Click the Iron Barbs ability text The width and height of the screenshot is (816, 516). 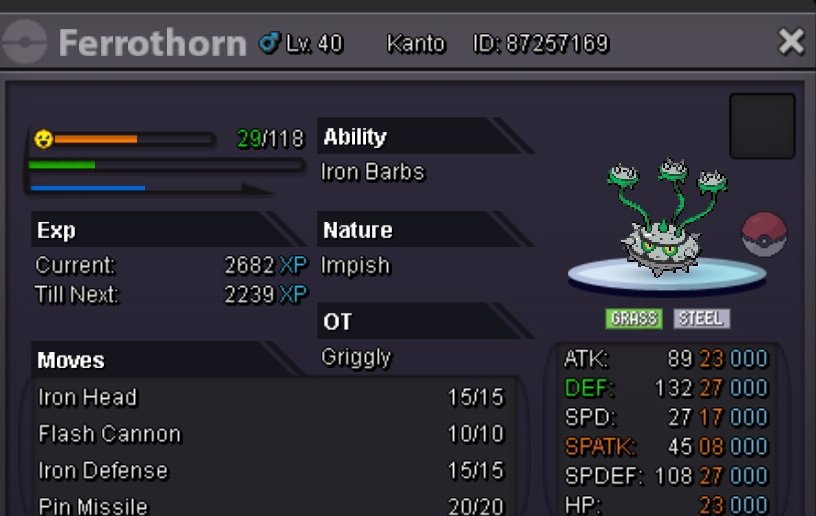pos(372,172)
